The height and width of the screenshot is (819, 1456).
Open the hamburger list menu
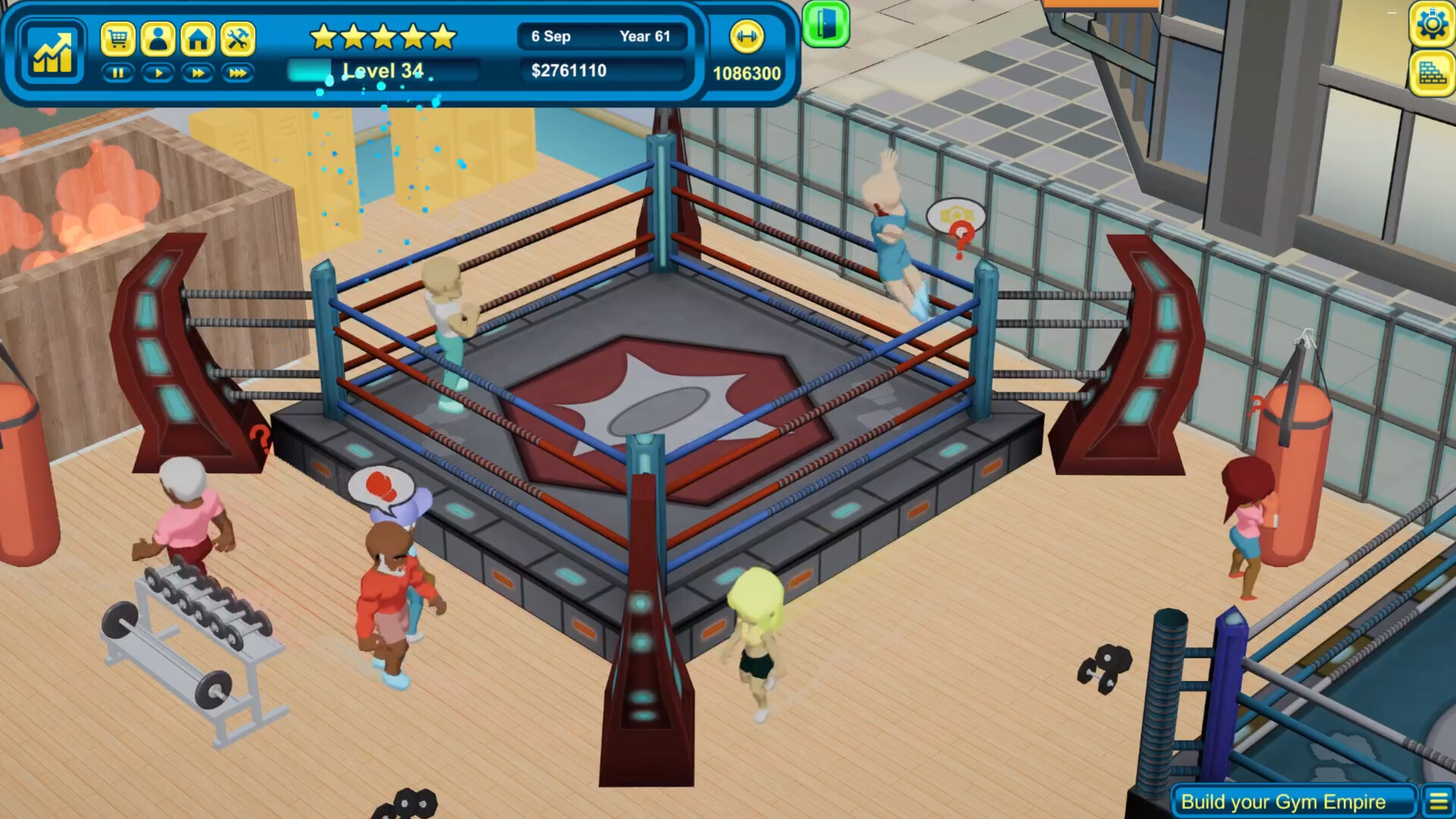click(1438, 802)
